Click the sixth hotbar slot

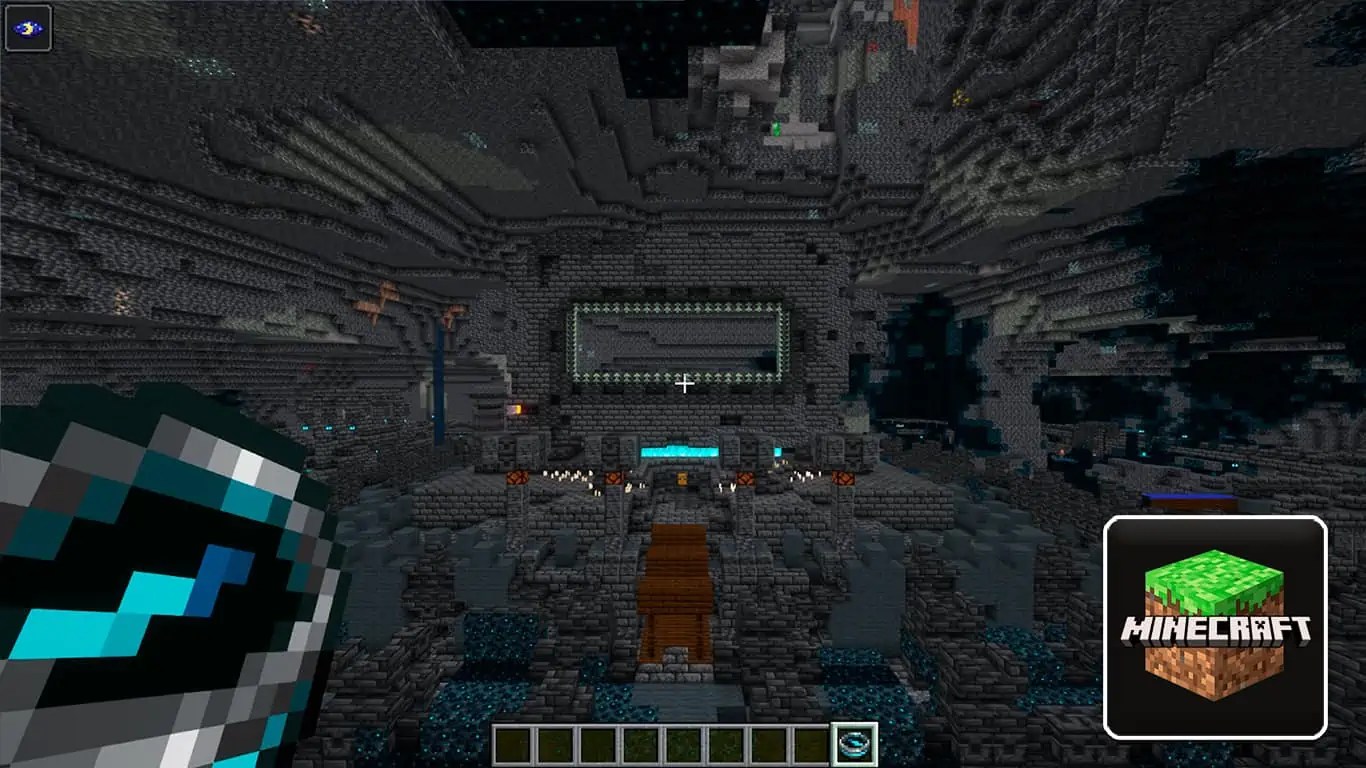click(725, 743)
